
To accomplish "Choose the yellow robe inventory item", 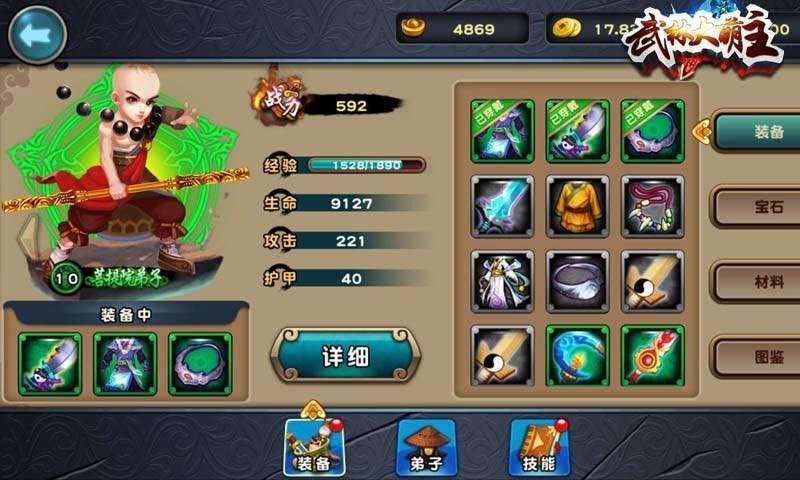I will tap(578, 207).
